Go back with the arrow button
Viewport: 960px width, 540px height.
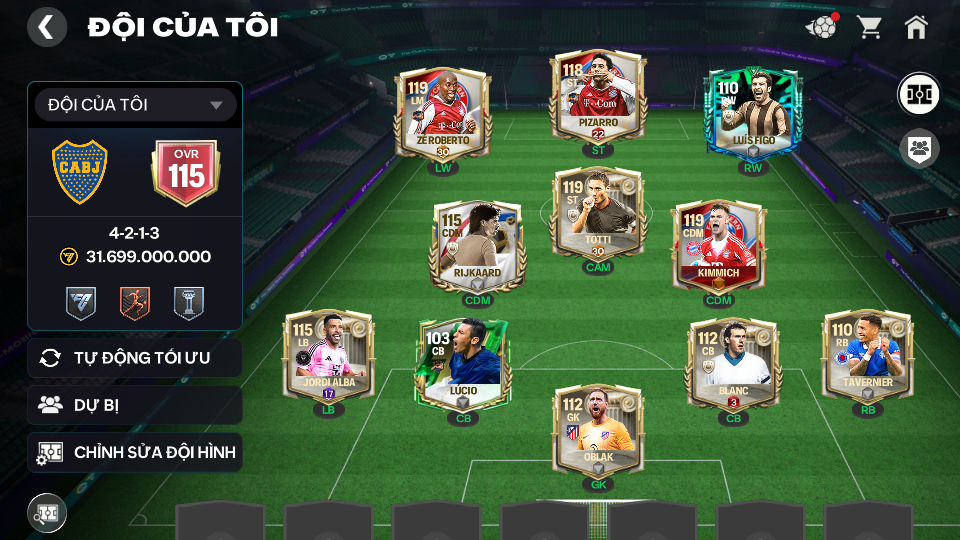pyautogui.click(x=46, y=27)
